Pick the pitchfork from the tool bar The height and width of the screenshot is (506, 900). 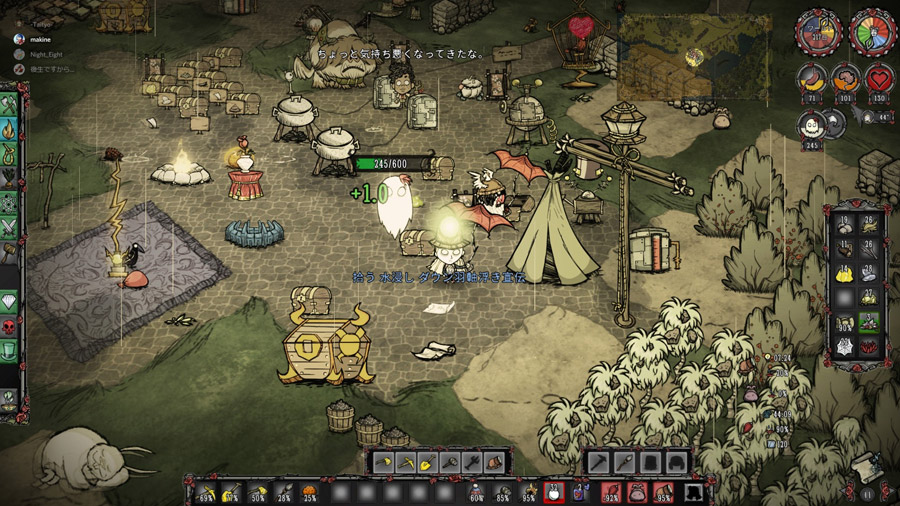pyautogui.click(x=473, y=463)
